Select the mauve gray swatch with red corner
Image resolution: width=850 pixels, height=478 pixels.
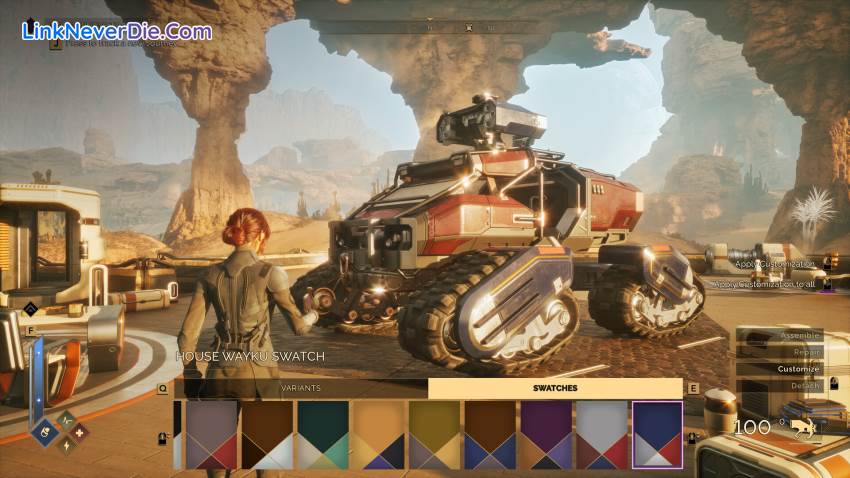pyautogui.click(x=212, y=435)
